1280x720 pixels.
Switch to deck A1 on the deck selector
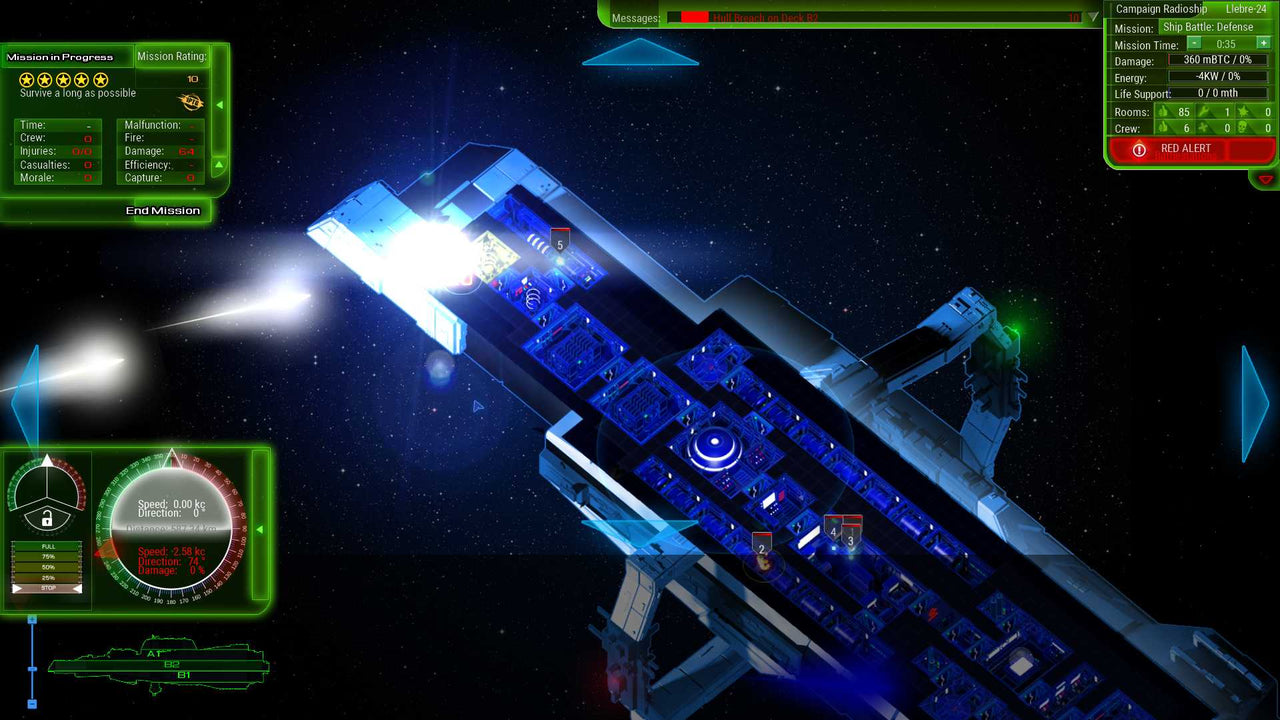pos(154,653)
